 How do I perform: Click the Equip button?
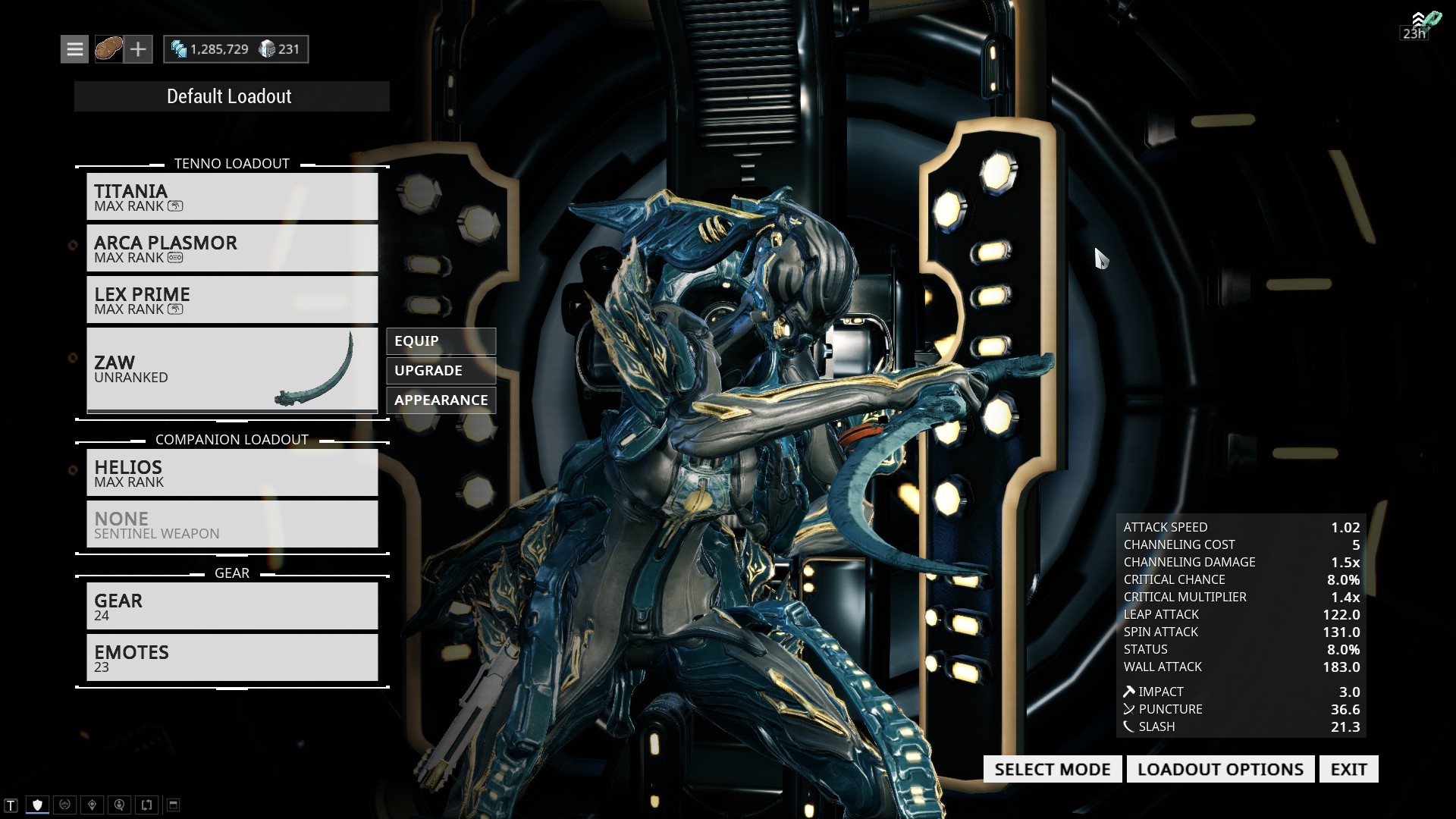[x=441, y=341]
